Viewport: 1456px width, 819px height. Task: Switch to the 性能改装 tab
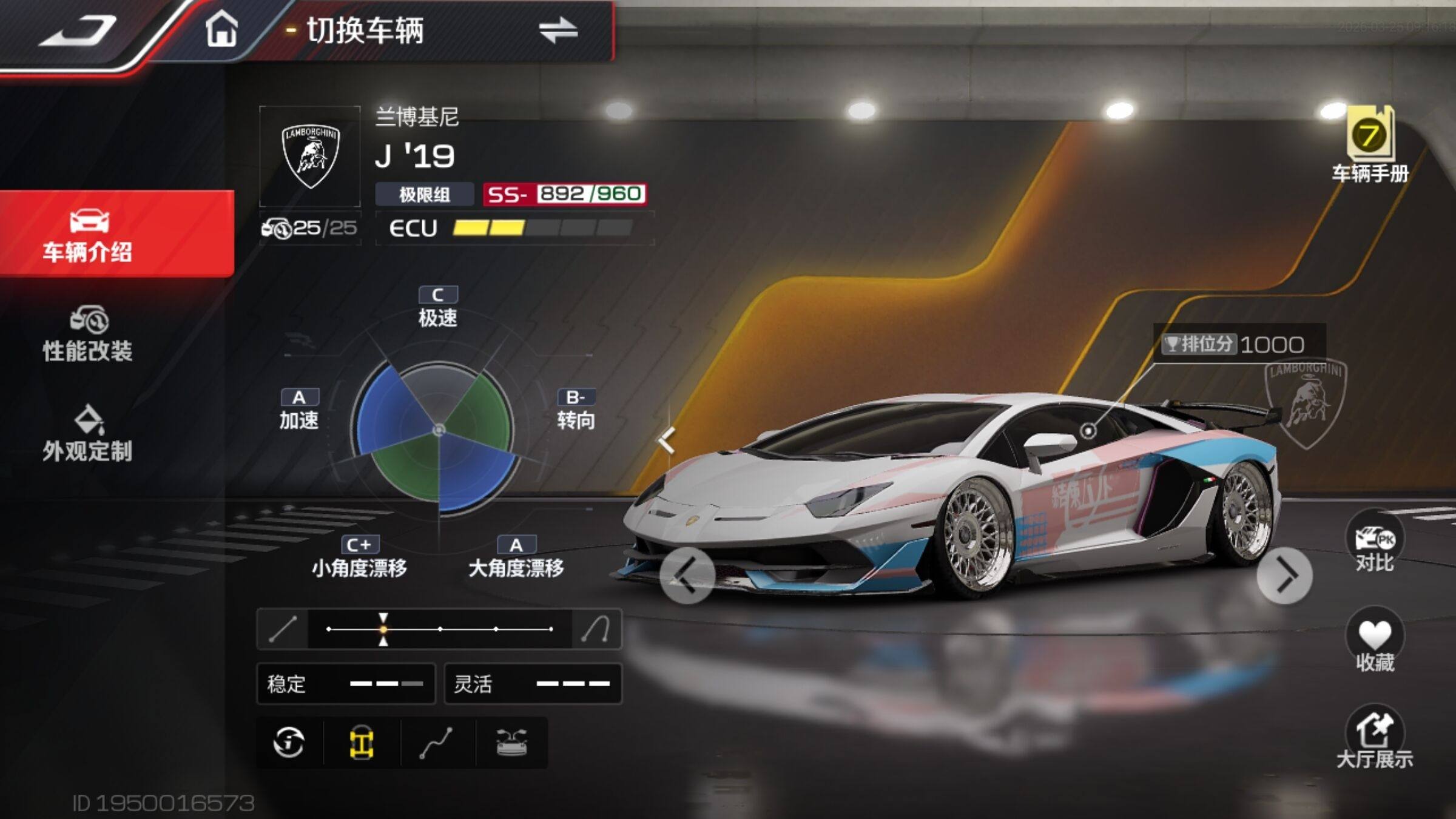click(x=88, y=335)
